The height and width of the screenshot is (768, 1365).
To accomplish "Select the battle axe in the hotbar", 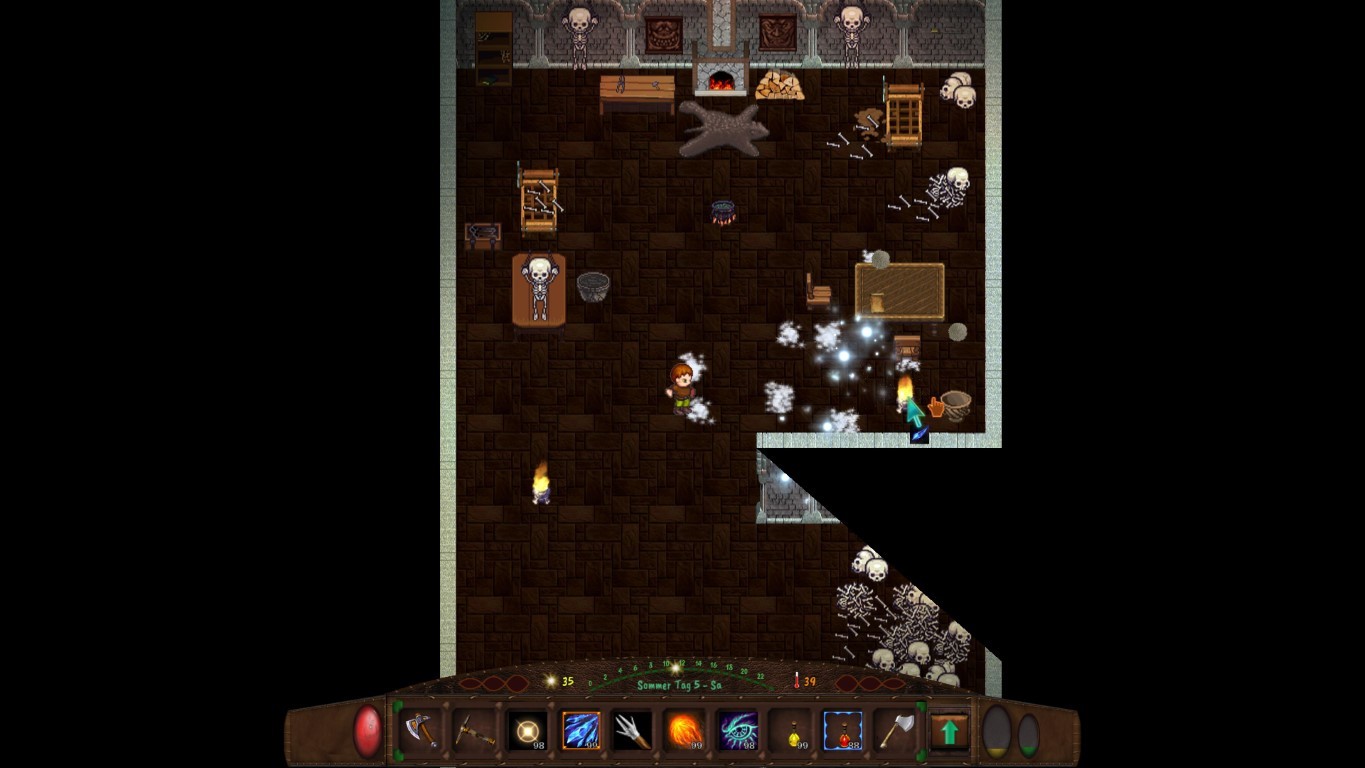I will 421,731.
